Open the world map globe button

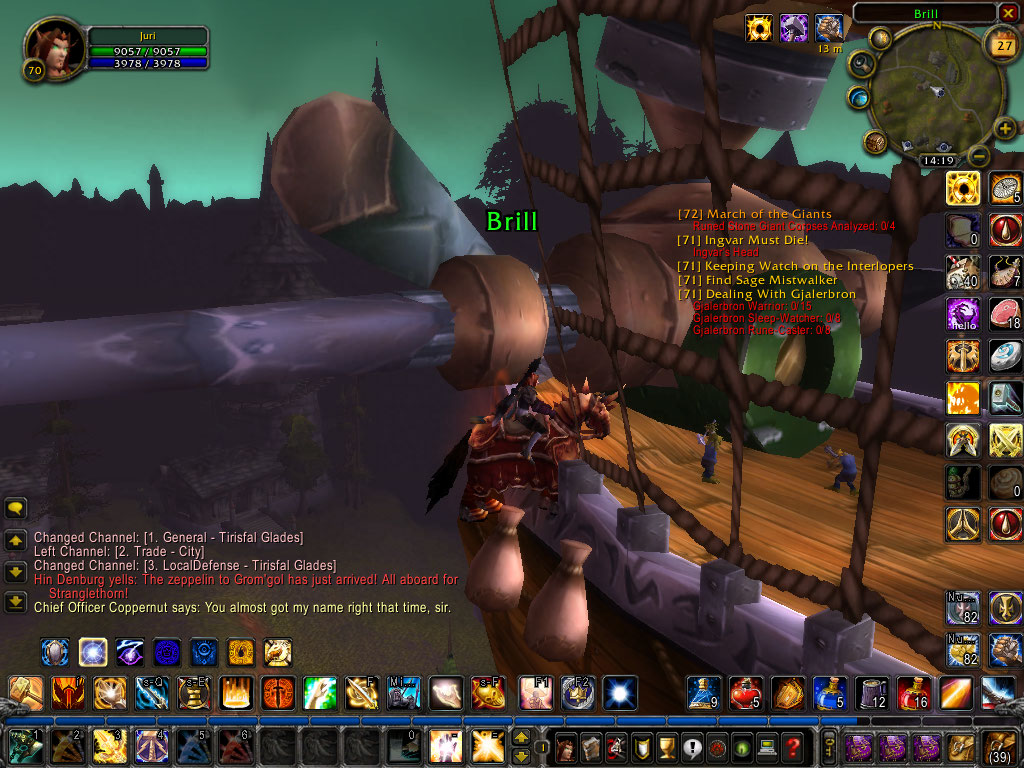click(x=858, y=97)
